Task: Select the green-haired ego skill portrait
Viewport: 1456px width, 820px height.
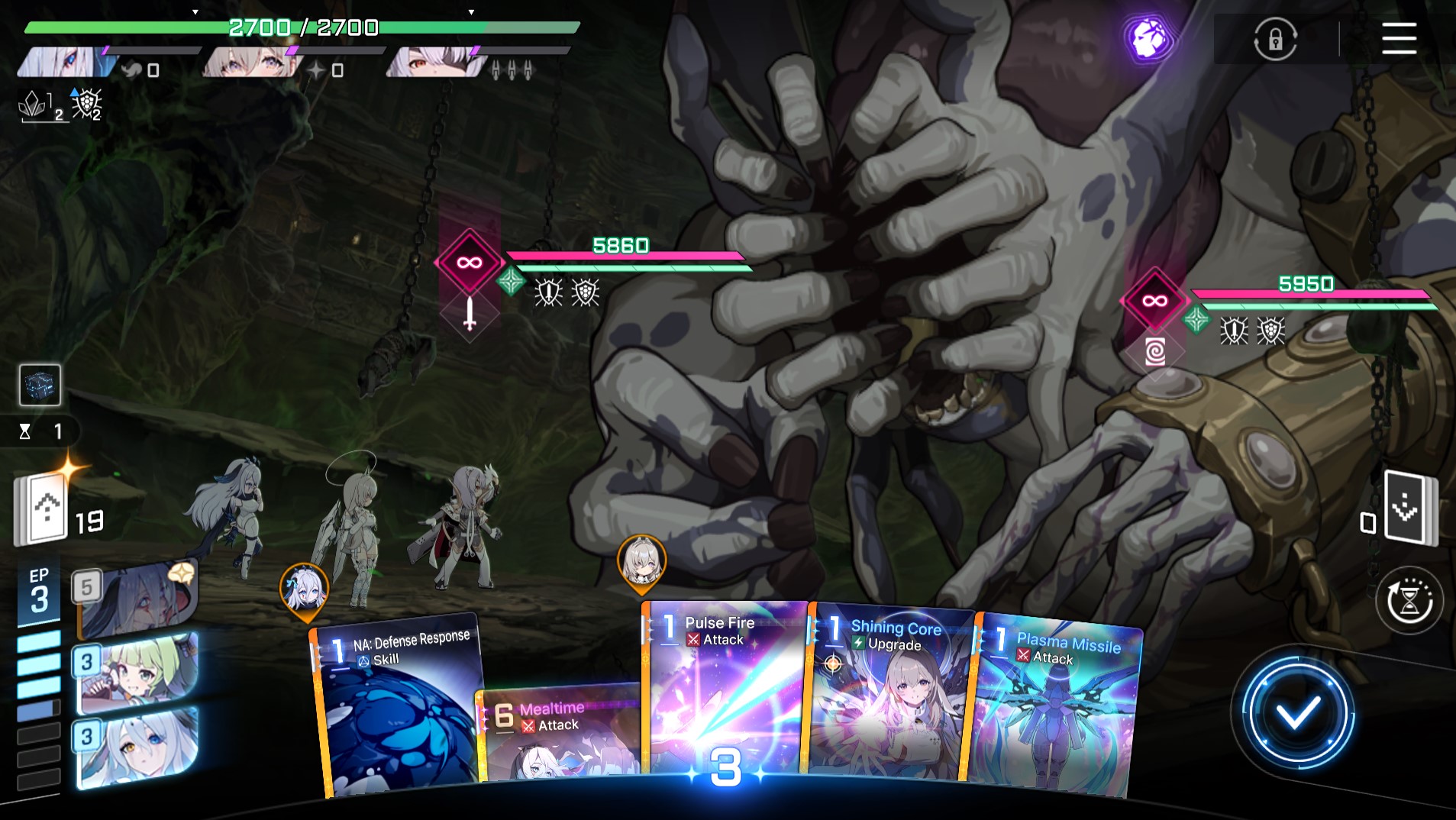Action: pyautogui.click(x=137, y=672)
